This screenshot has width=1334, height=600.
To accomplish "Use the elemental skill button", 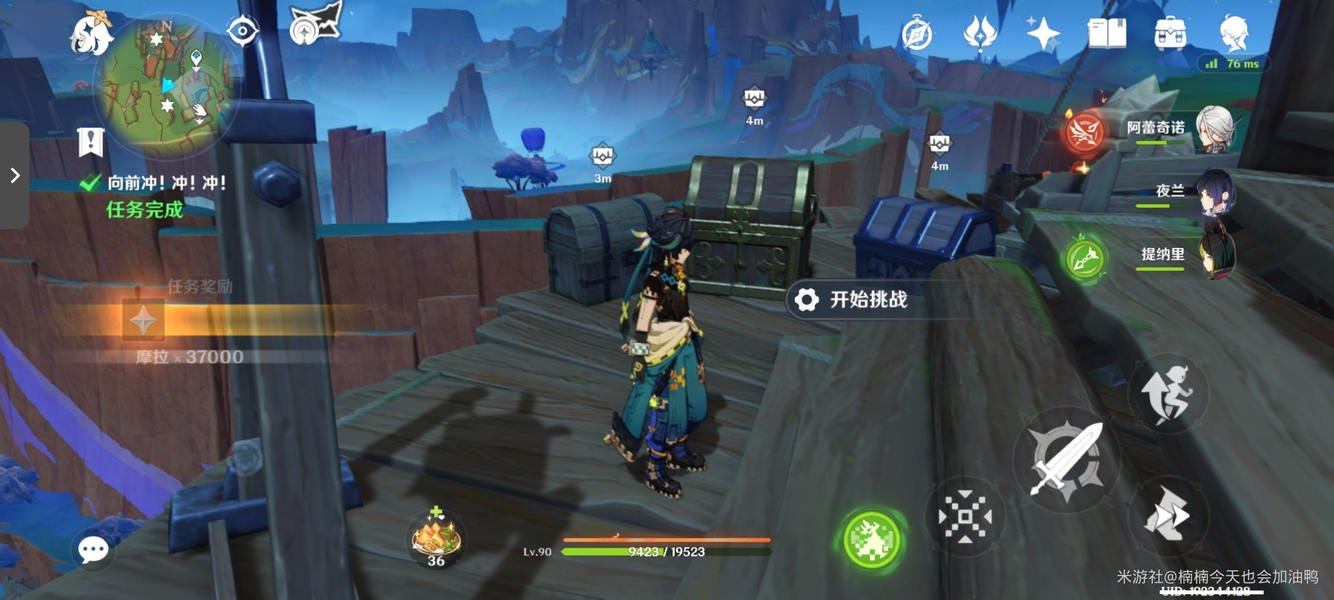I will (x=965, y=517).
